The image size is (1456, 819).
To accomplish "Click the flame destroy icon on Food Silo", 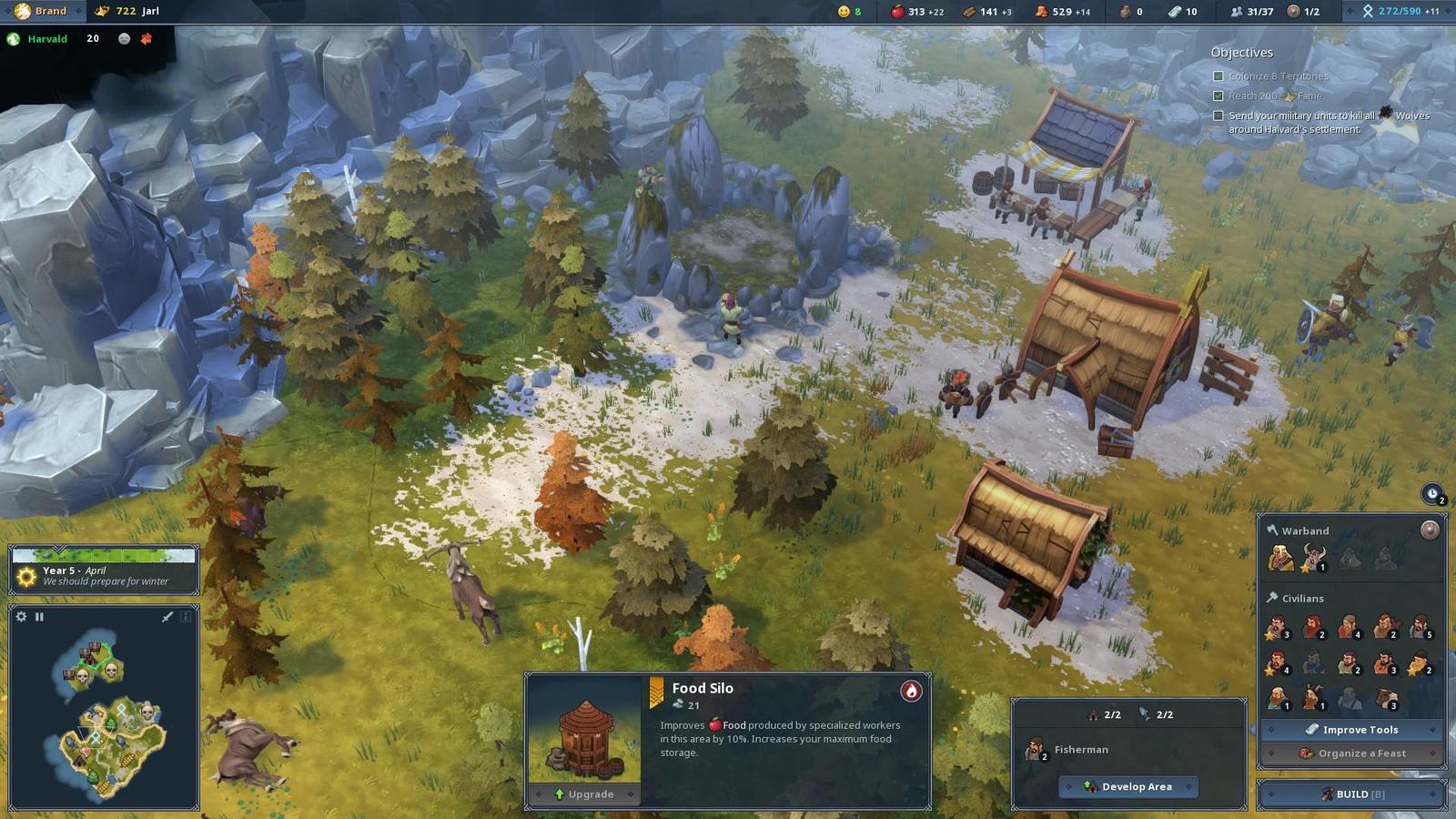I will pyautogui.click(x=911, y=692).
